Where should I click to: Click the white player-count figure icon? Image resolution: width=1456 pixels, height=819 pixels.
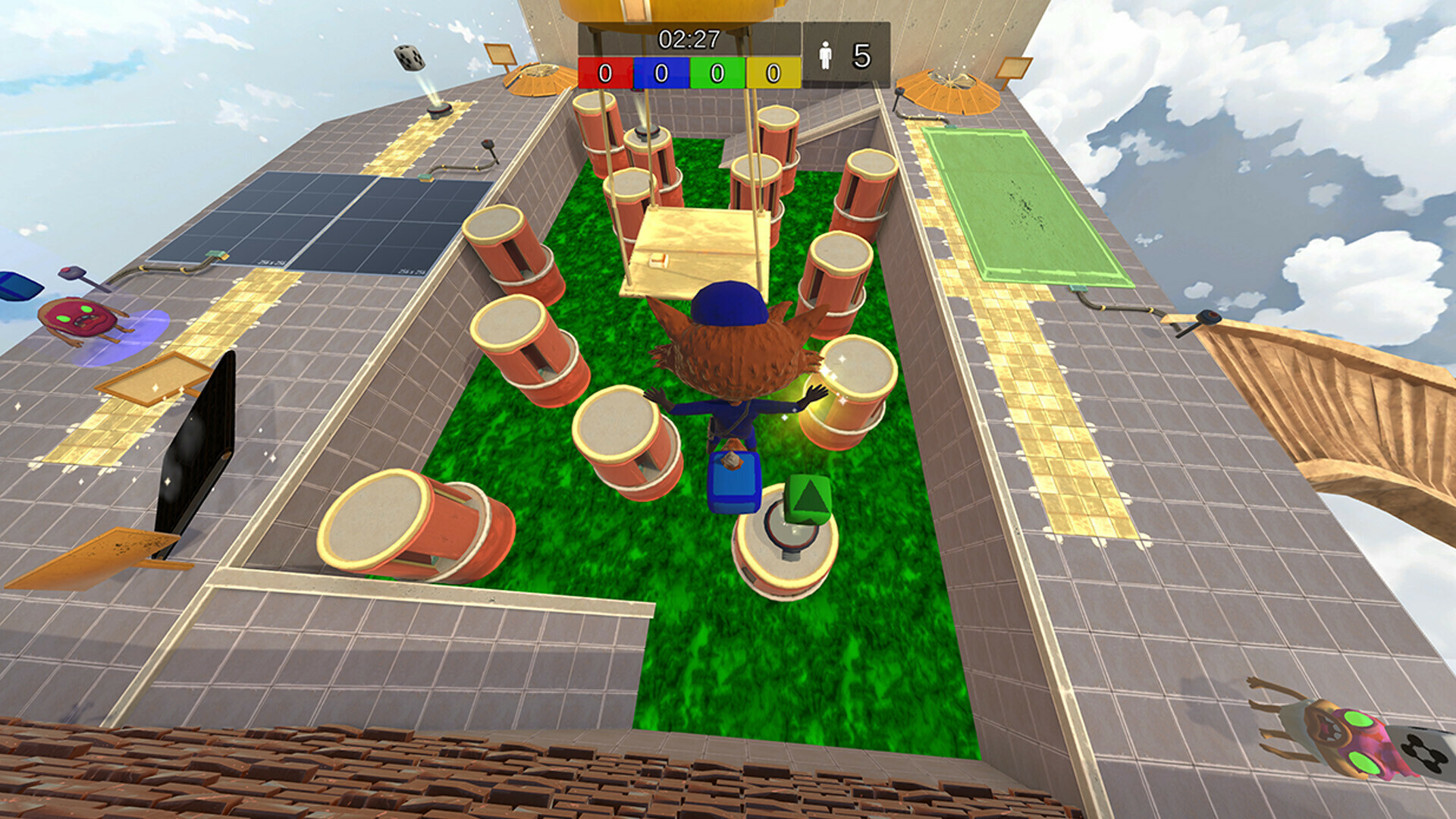click(824, 55)
